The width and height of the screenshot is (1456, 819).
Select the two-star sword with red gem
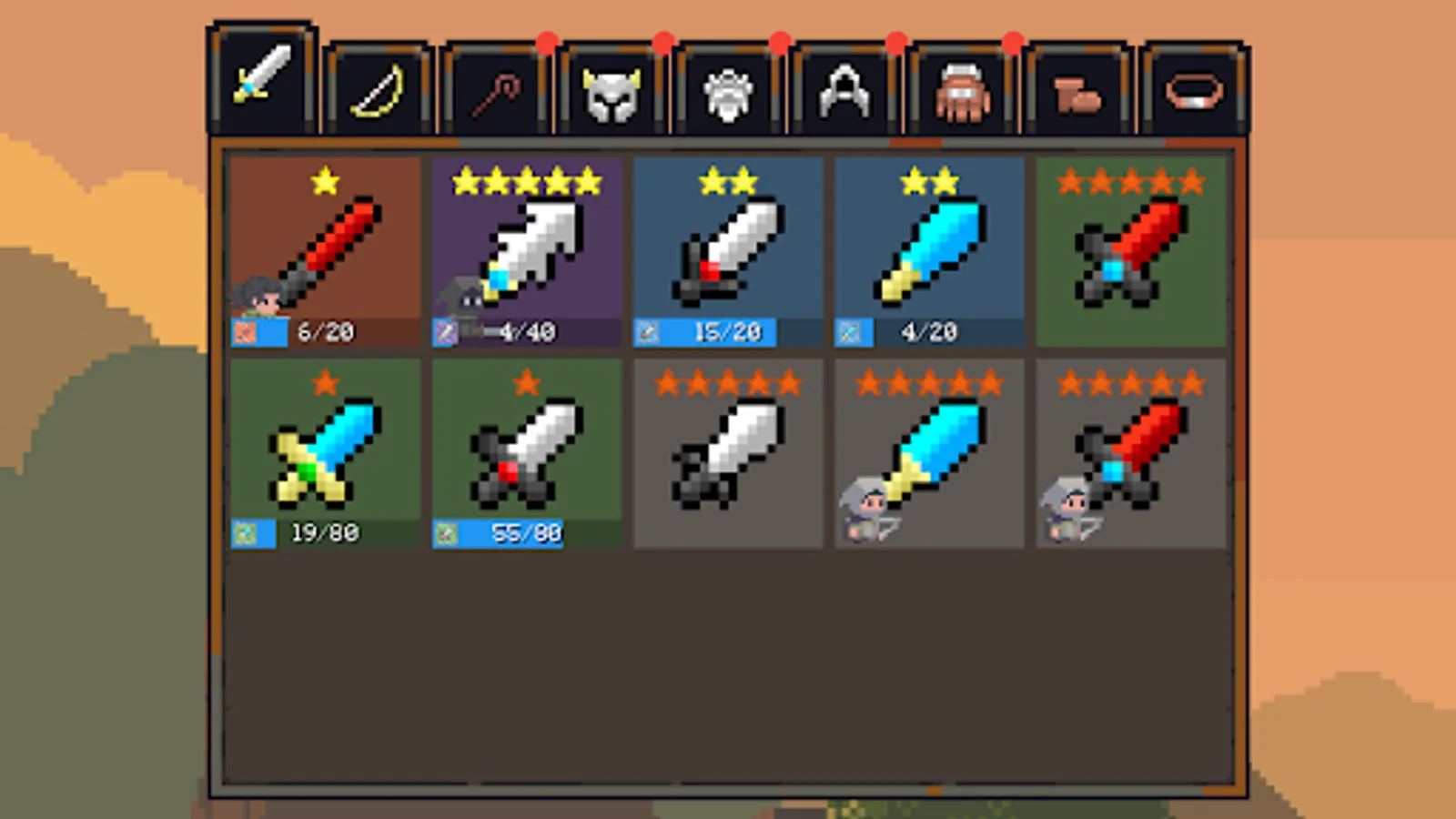pos(726,246)
